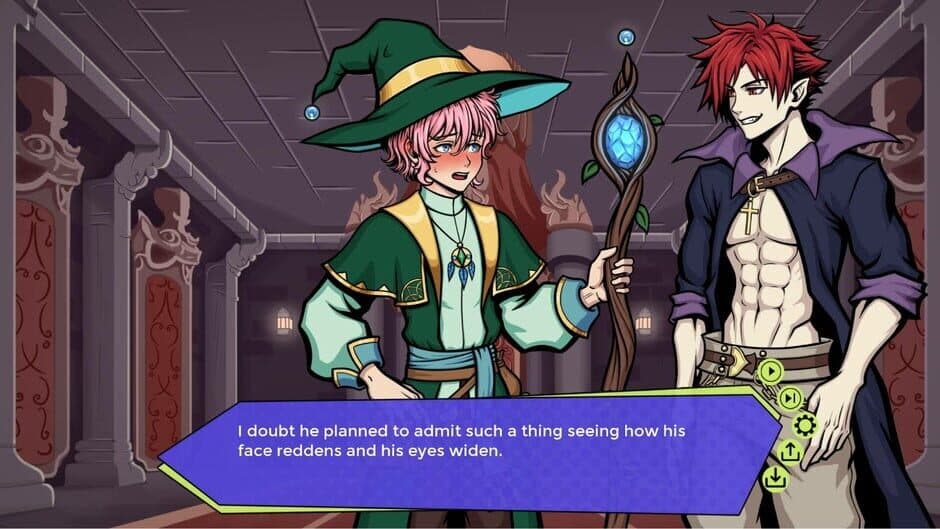The width and height of the screenshot is (940, 529).
Task: Open settings via the gear icon
Action: 803,426
